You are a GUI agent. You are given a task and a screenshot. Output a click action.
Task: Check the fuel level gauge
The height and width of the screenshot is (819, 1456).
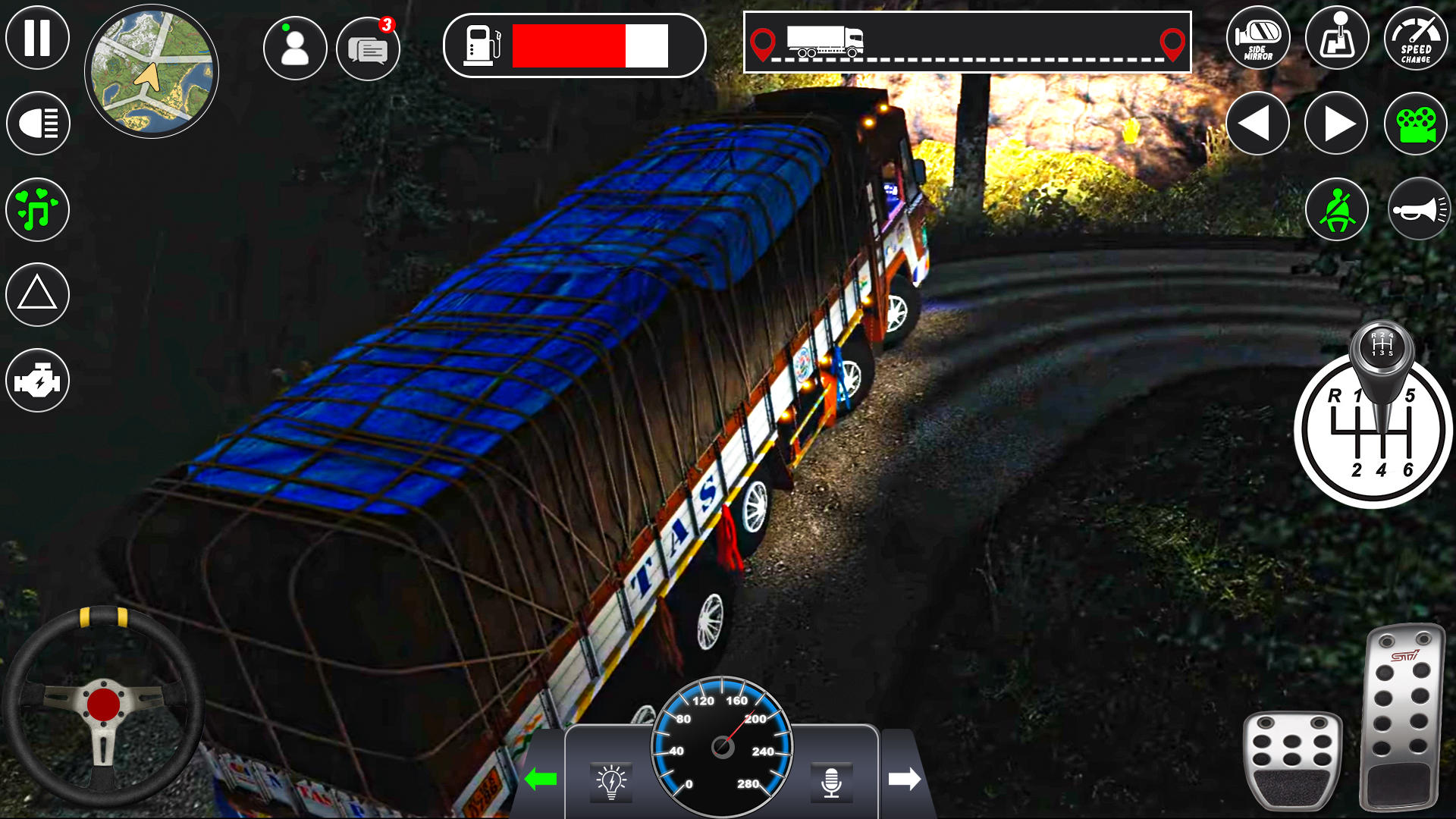(x=575, y=45)
